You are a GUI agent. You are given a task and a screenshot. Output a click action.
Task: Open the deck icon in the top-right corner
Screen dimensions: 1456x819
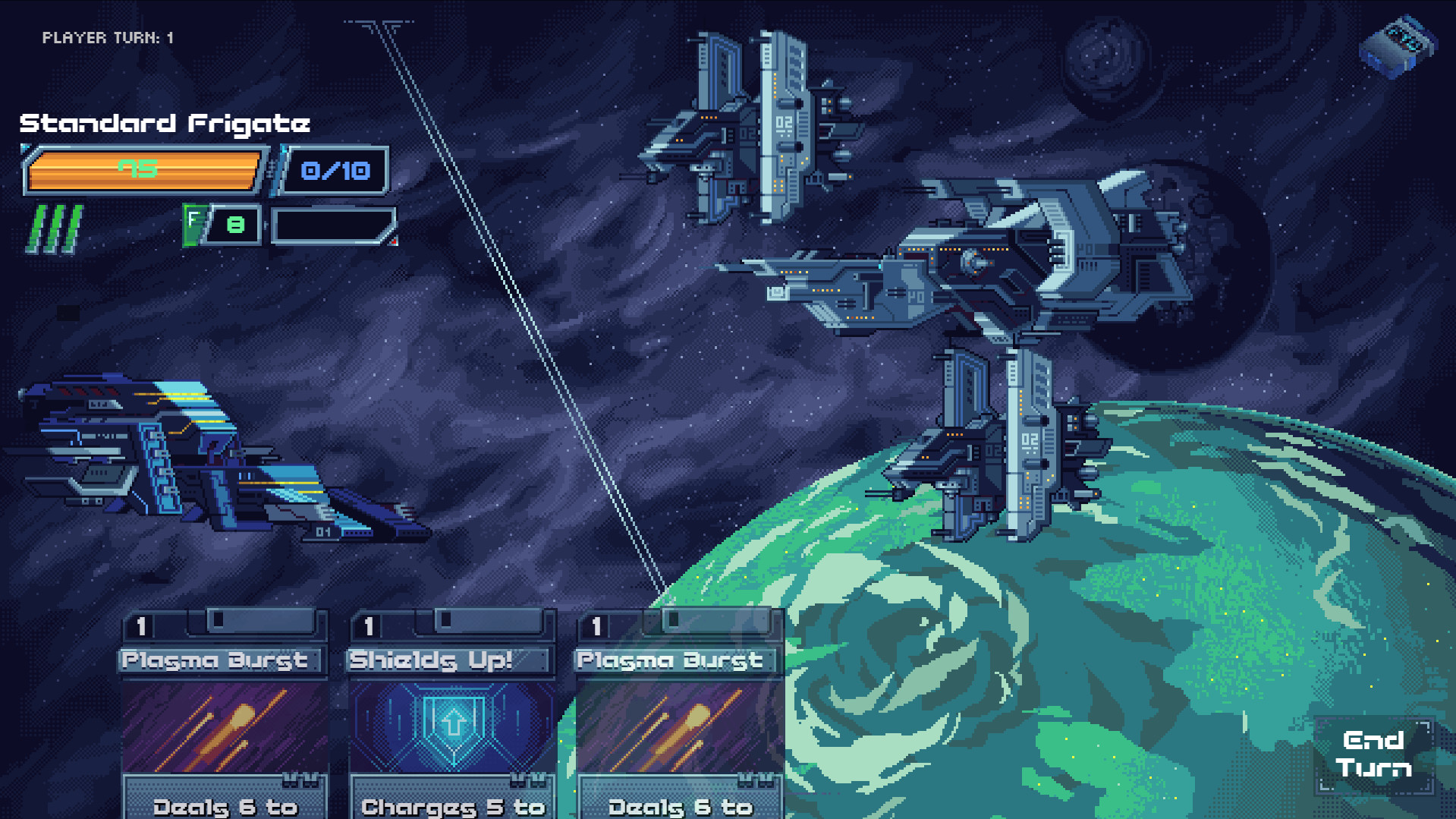(x=1398, y=47)
